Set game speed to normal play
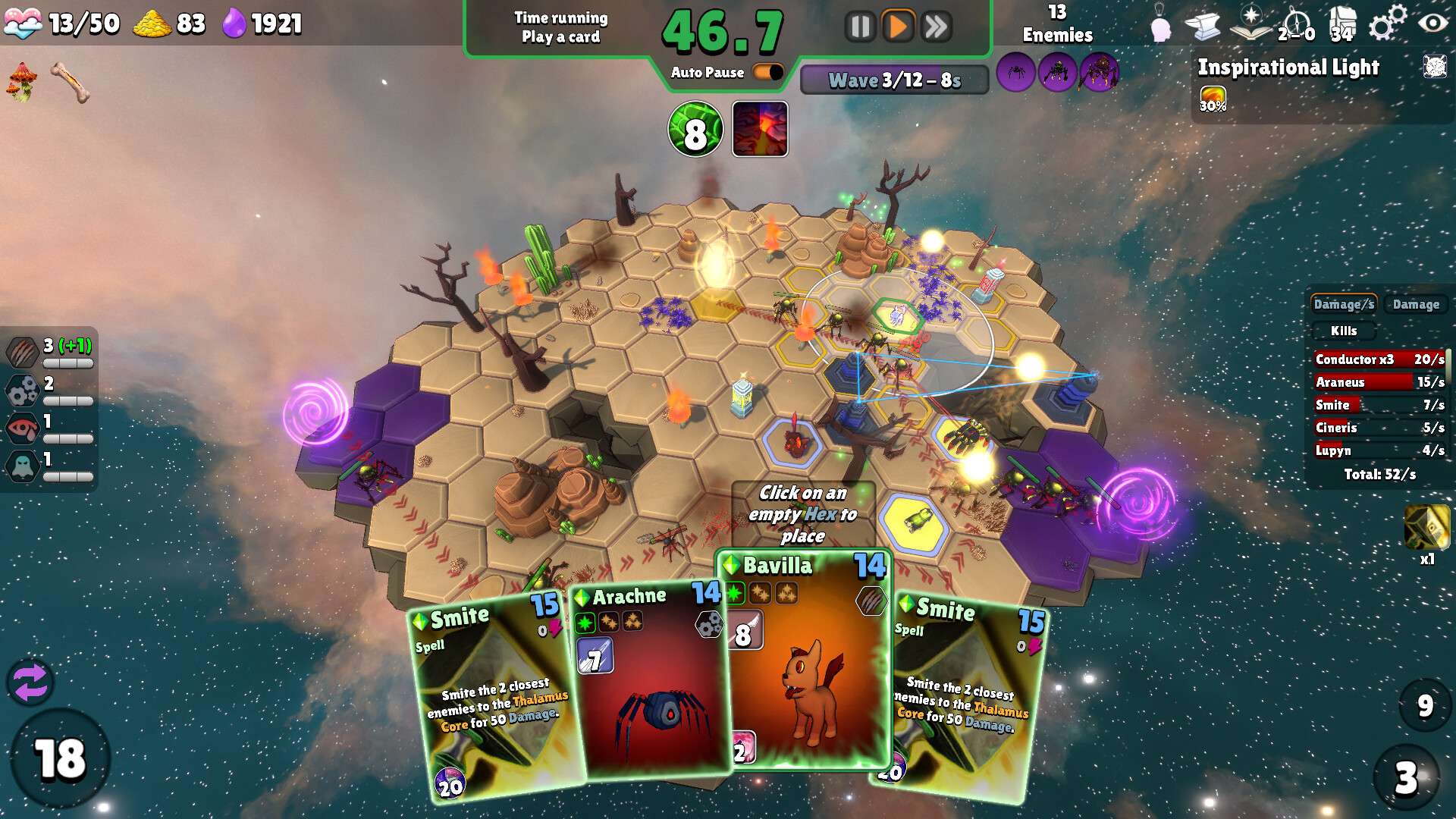 click(898, 27)
